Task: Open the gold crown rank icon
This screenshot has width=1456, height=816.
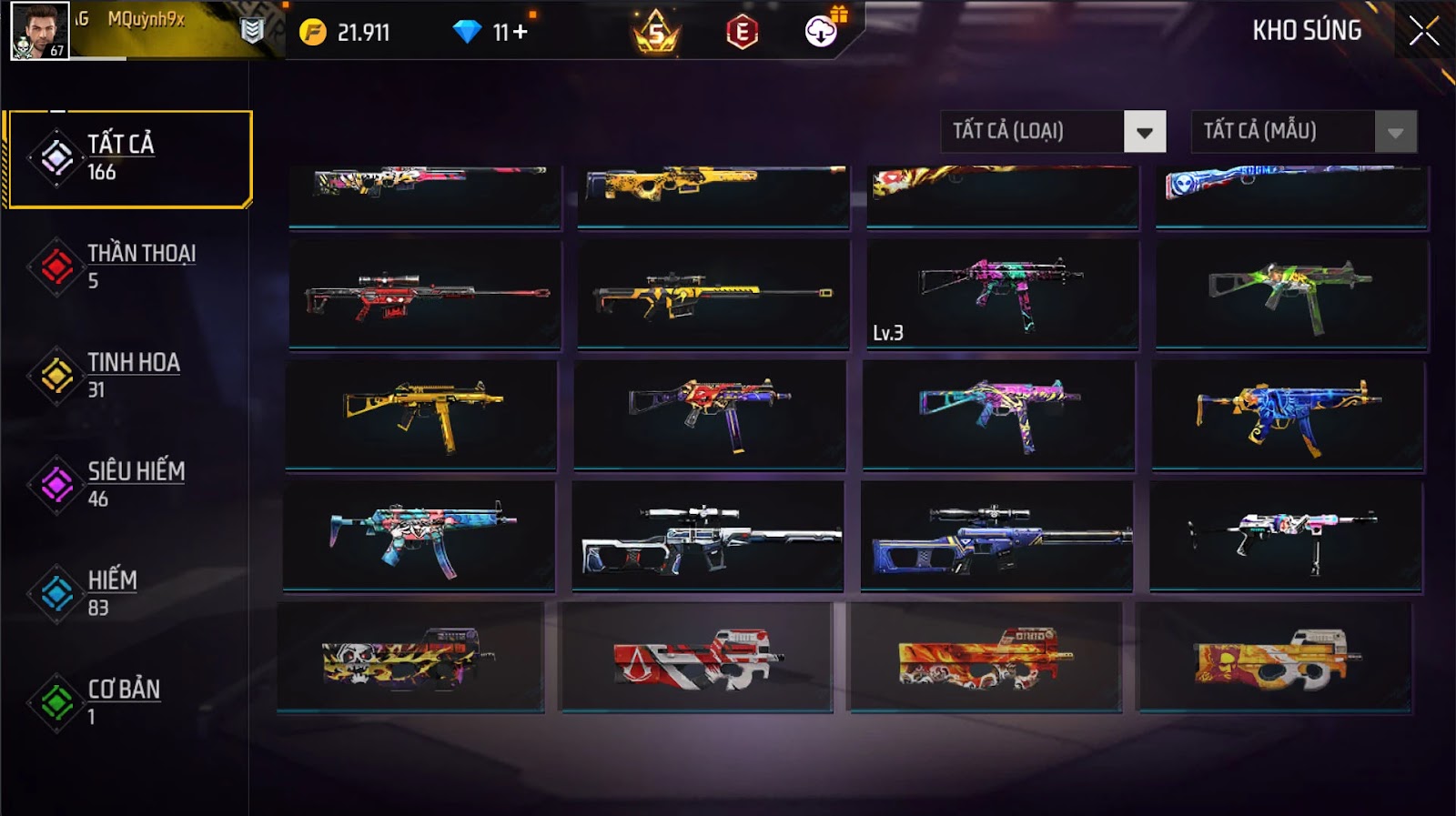Action: pyautogui.click(x=656, y=33)
